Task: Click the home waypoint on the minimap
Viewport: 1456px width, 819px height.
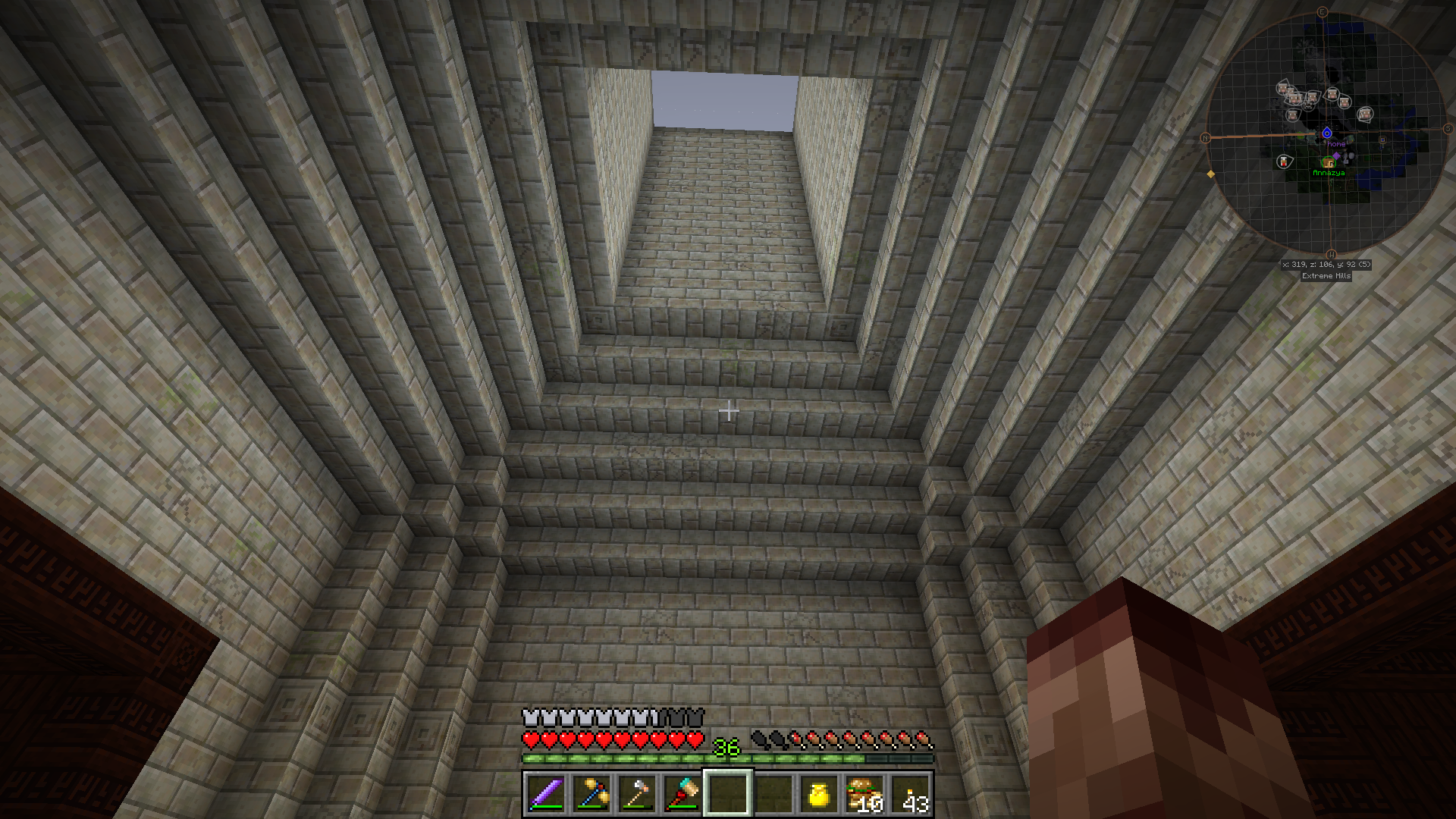Action: (1327, 133)
